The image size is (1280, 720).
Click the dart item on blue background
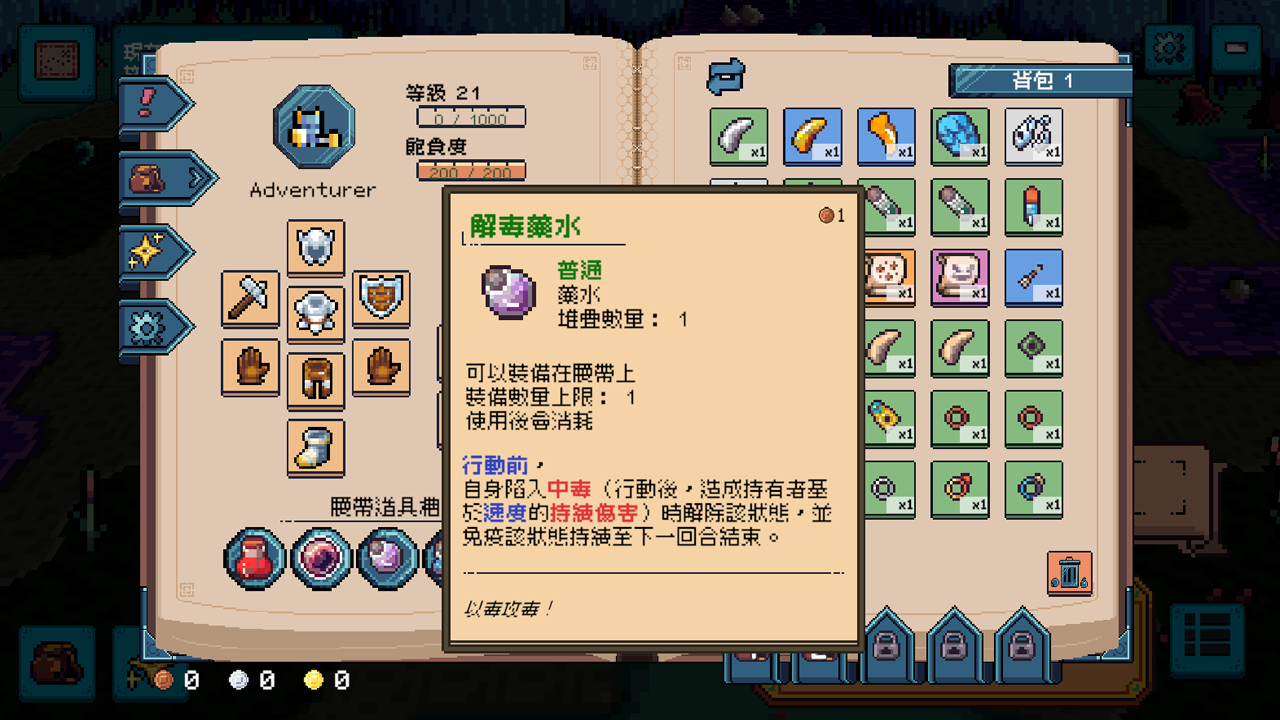[x=1035, y=277]
